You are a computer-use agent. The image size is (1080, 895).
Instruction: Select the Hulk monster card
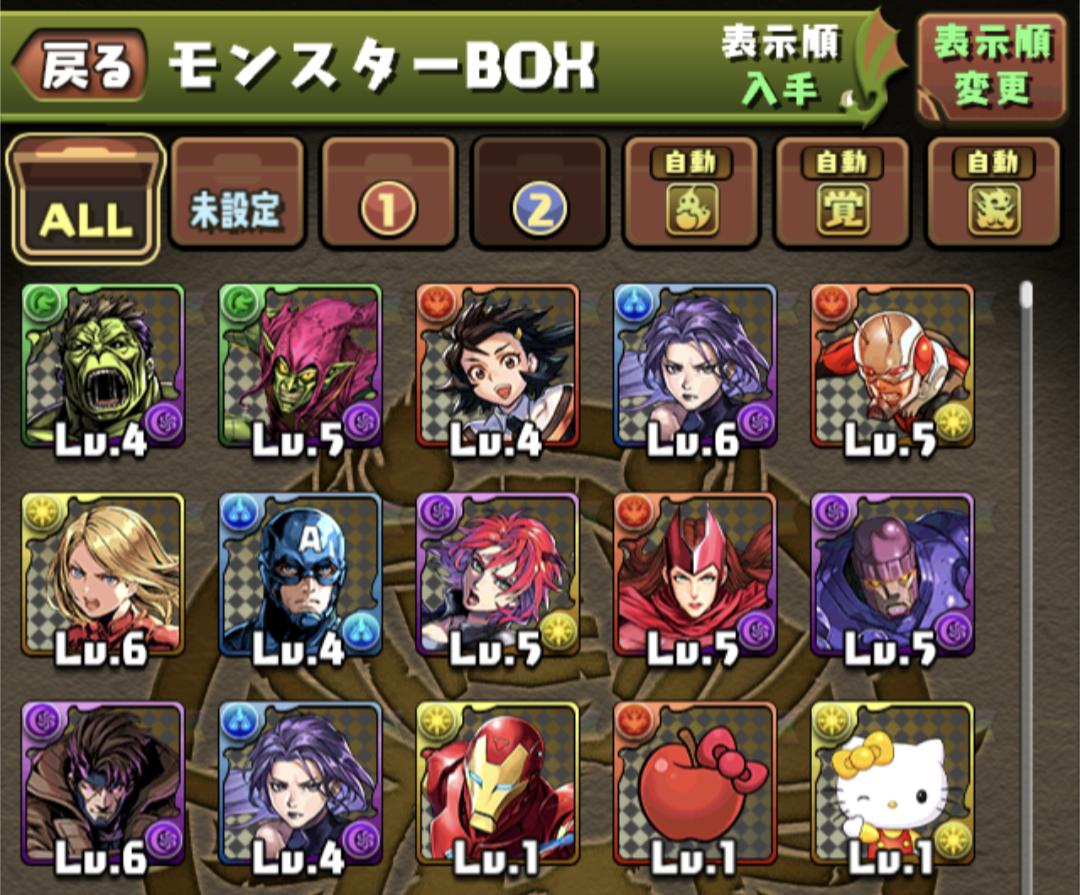(x=103, y=366)
